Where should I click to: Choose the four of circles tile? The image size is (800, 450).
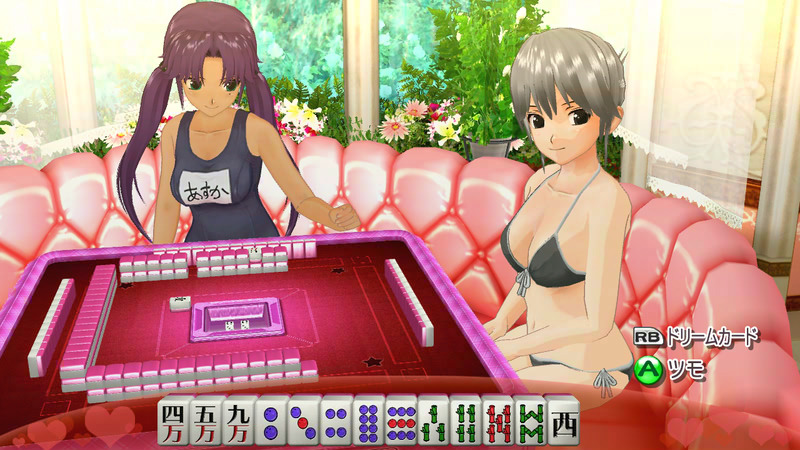336,421
